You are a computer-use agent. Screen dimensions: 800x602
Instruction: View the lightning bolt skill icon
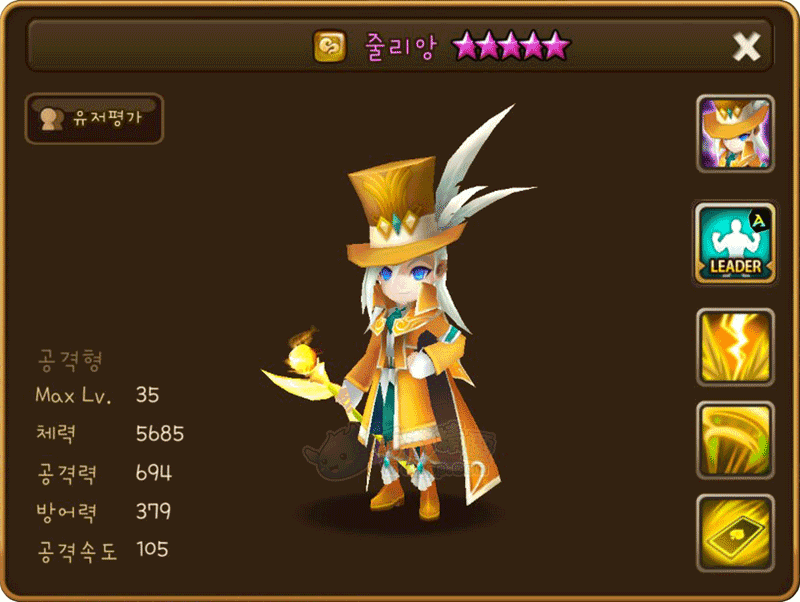coord(735,345)
